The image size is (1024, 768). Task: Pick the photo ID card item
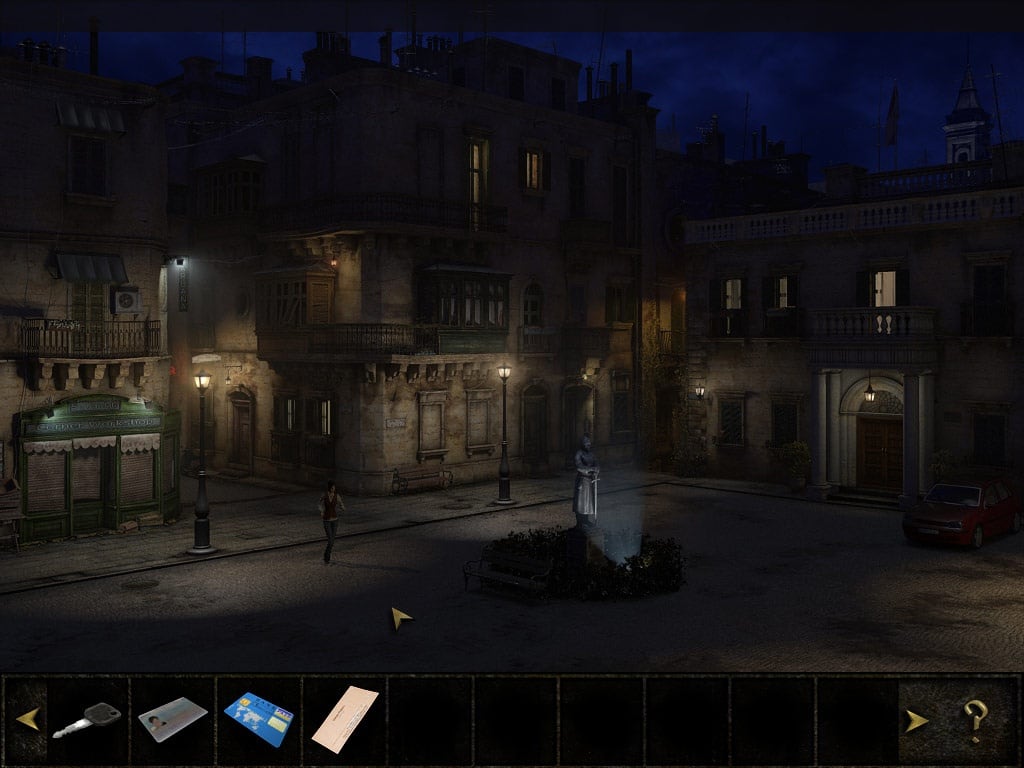click(172, 719)
